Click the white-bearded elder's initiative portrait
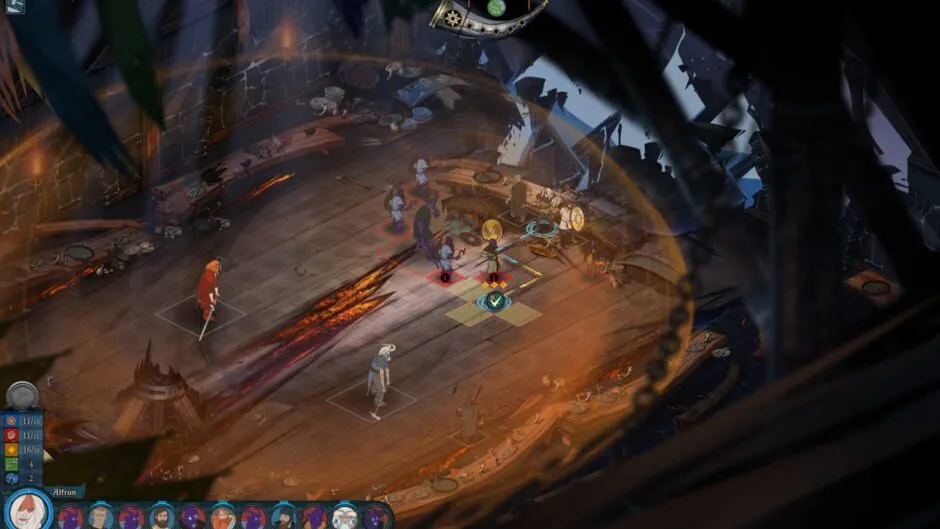 tap(344, 517)
